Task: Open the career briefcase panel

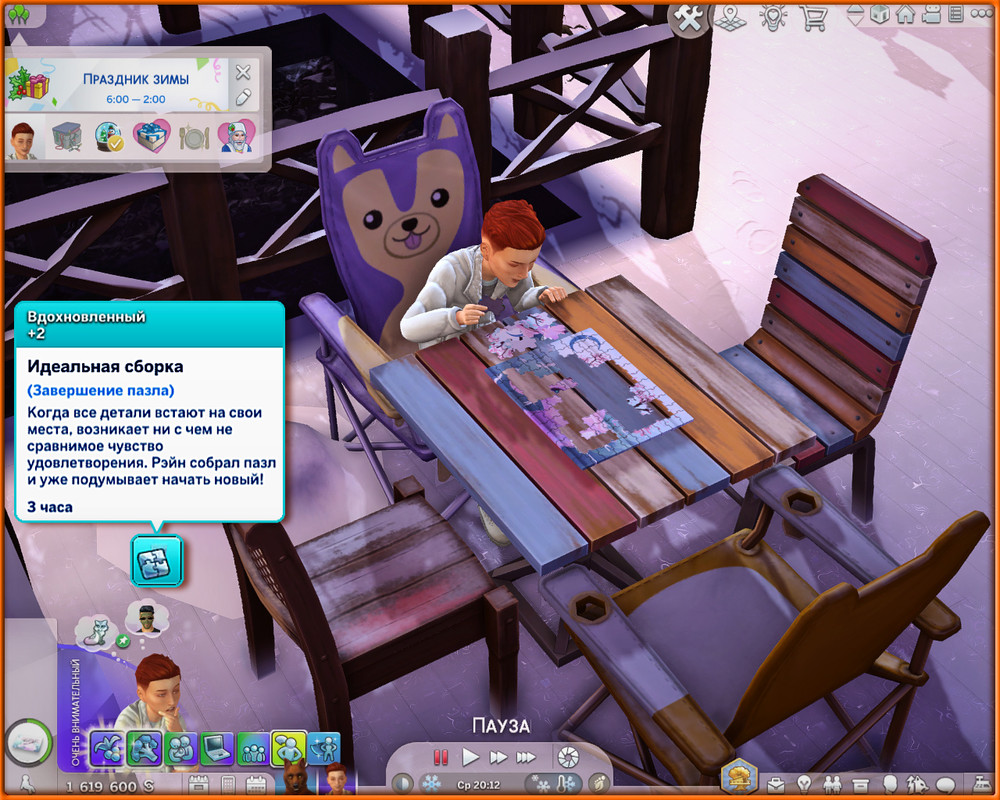Action: point(775,783)
